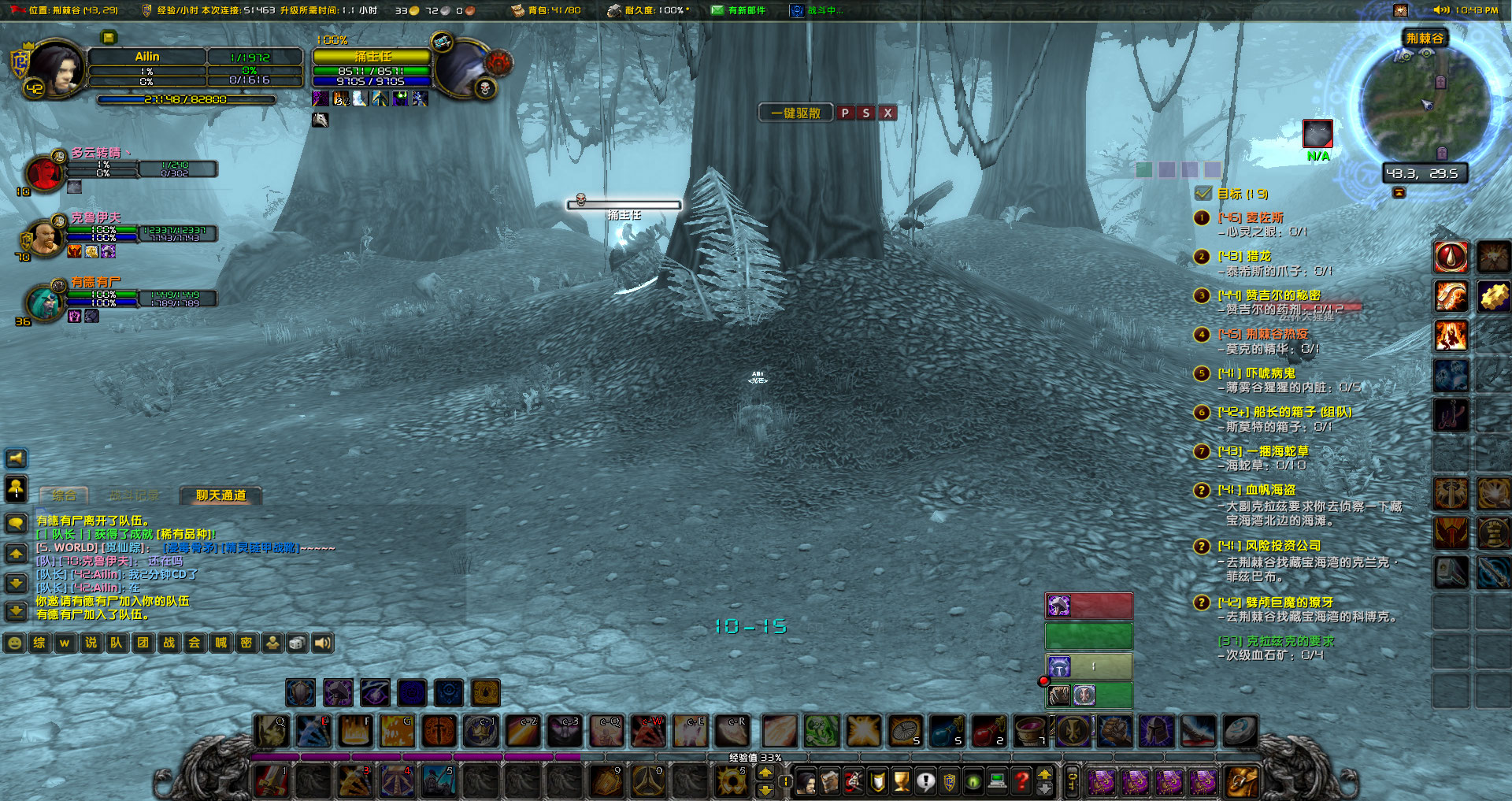The width and height of the screenshot is (1512, 801).
Task: Click the 经验值 33% experience bar
Action: click(x=756, y=757)
